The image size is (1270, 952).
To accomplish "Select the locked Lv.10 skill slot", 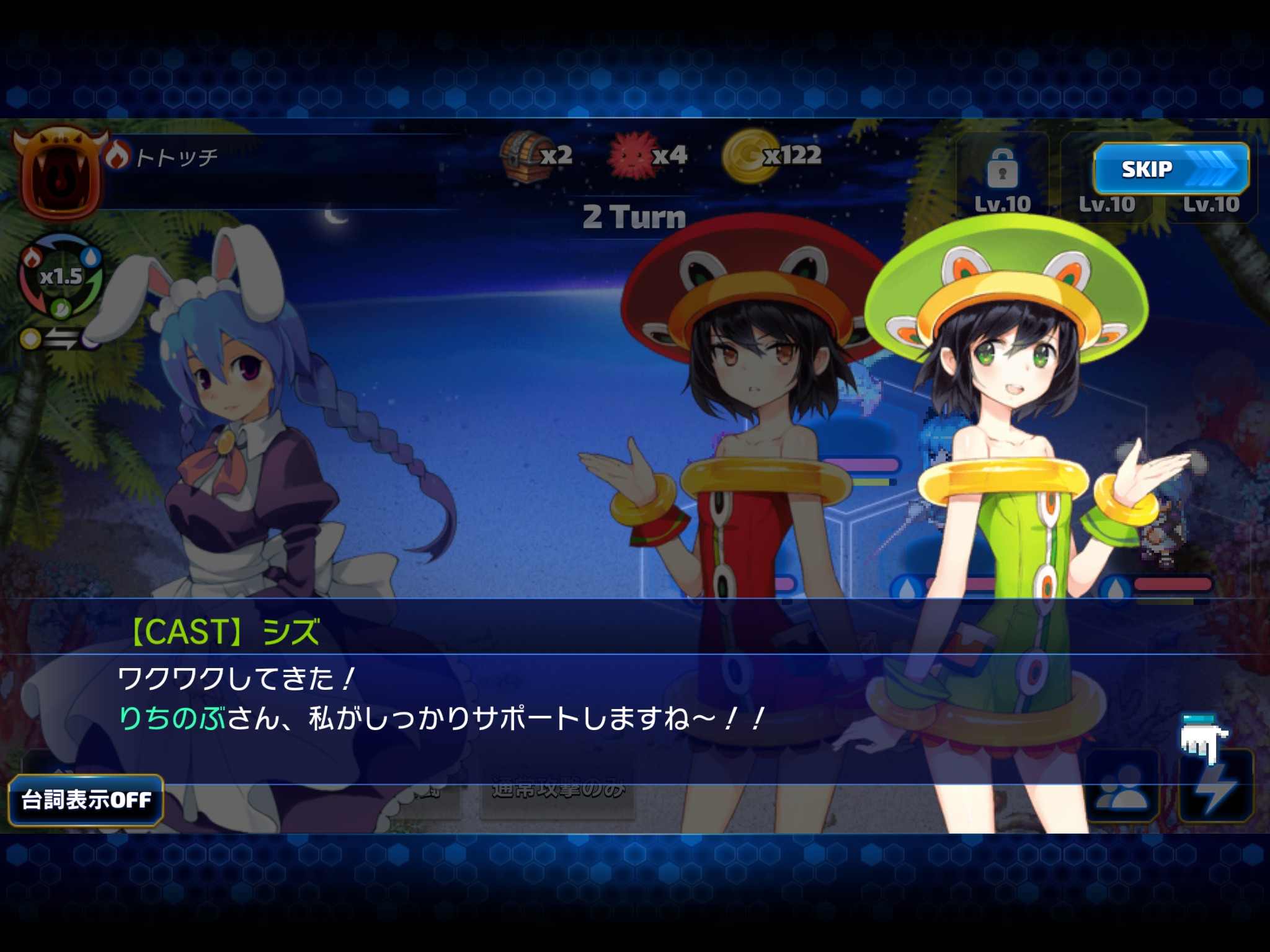I will (1002, 178).
